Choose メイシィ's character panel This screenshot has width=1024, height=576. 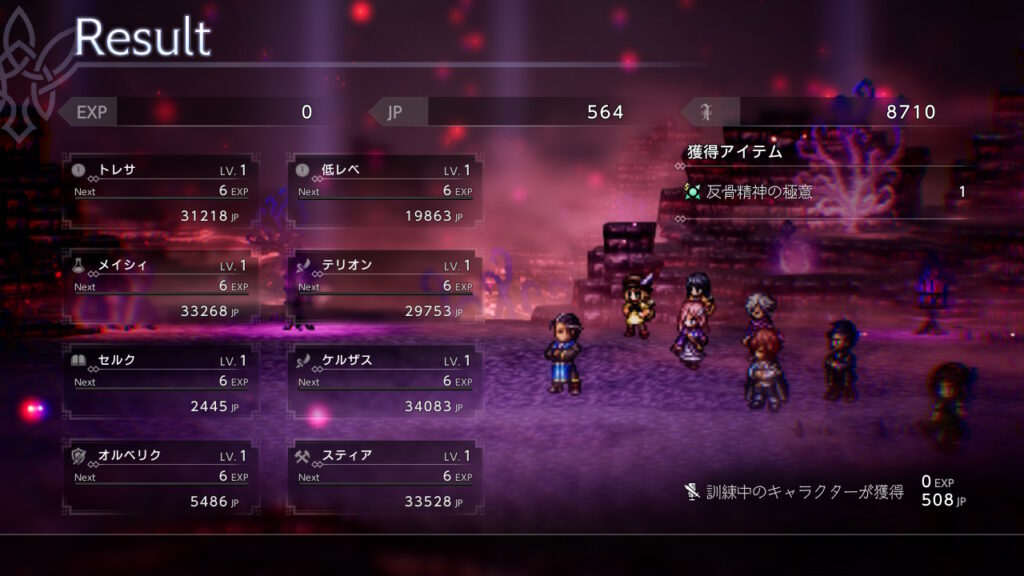160,287
